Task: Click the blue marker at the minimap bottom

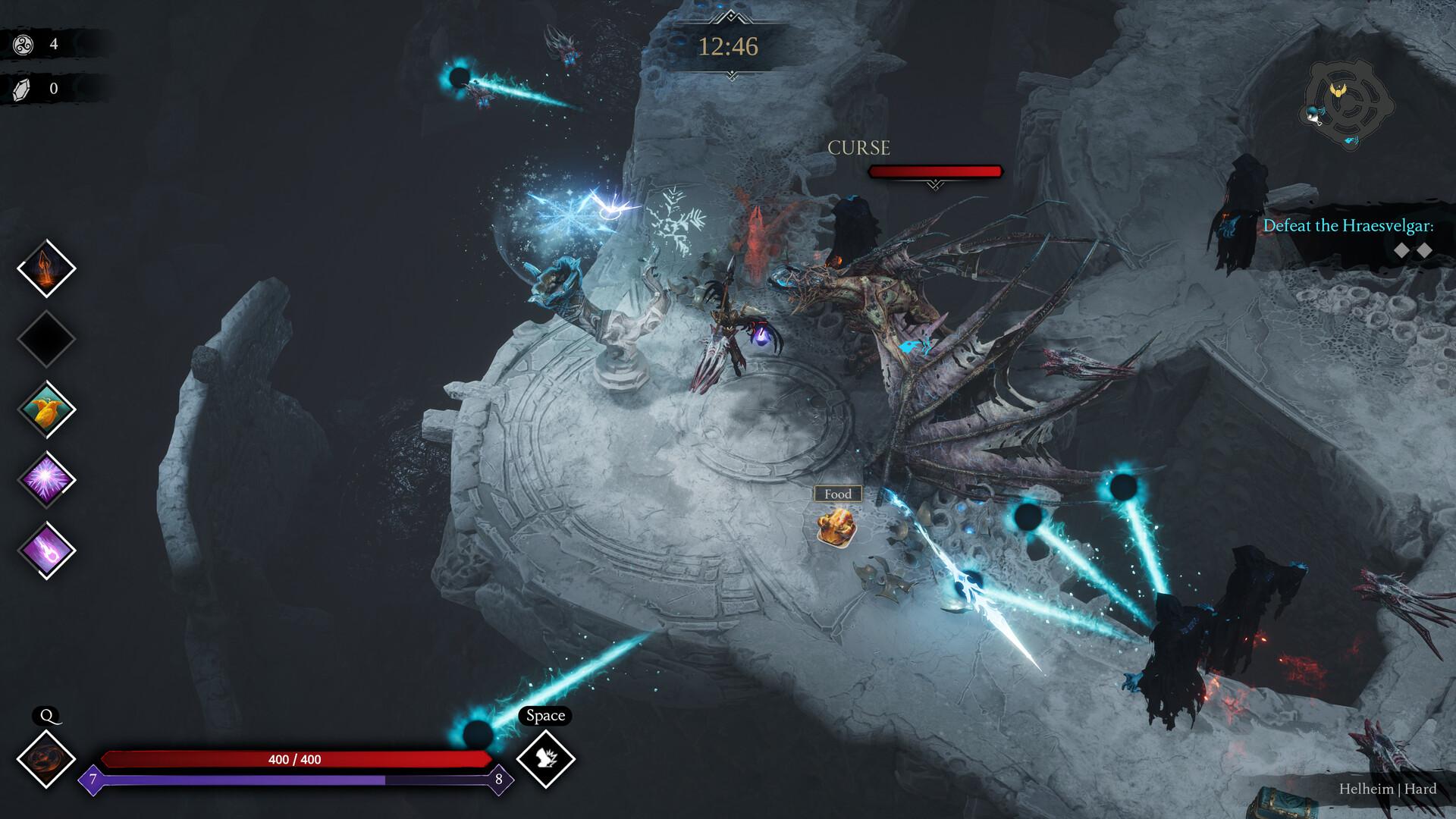Action: point(1351,140)
